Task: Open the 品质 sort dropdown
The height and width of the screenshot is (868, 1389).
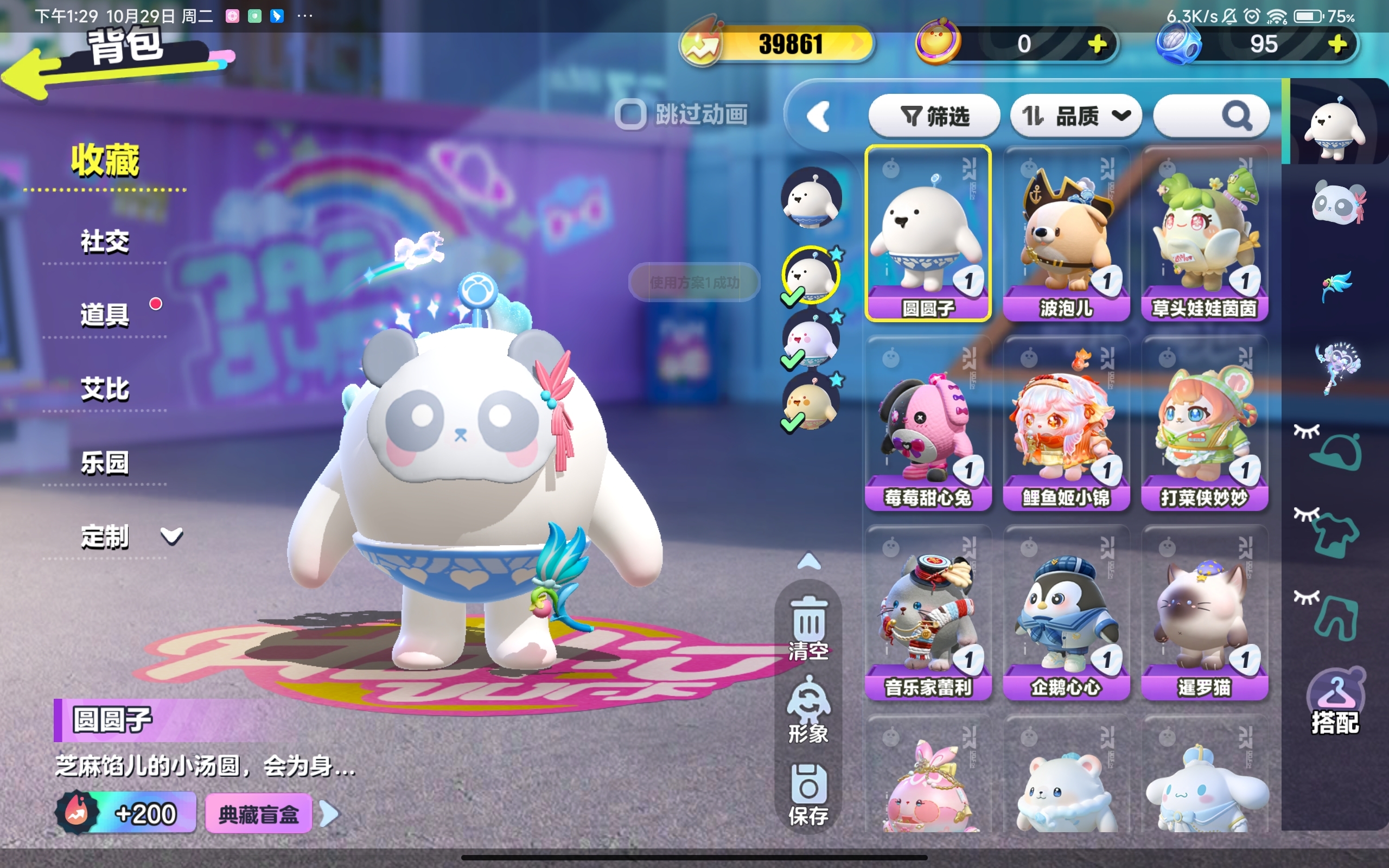Action: coord(1075,117)
